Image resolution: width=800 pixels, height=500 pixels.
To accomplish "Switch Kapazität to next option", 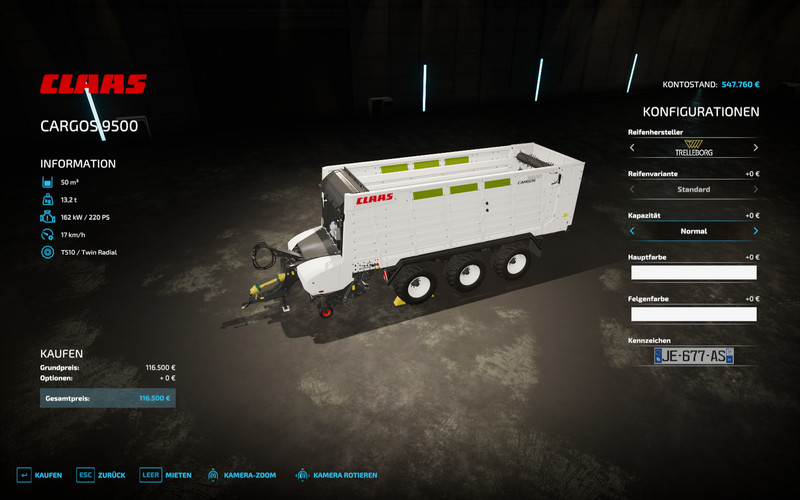I will coord(755,230).
